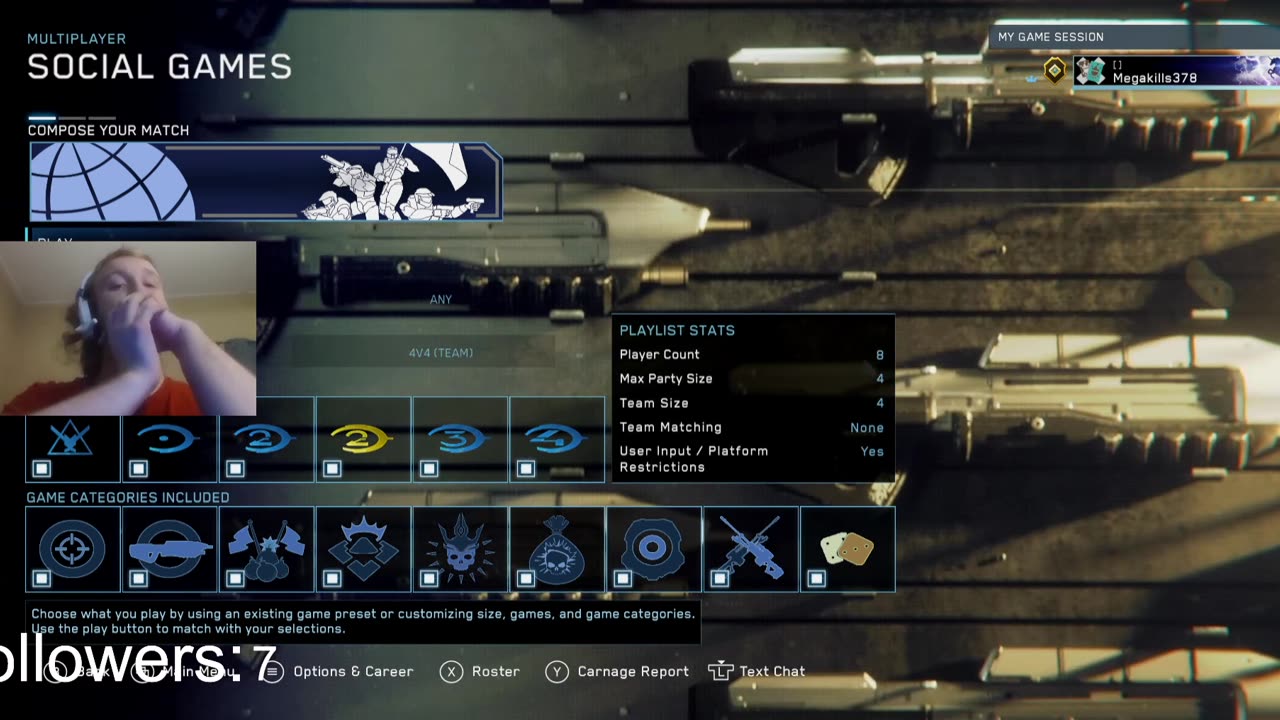
Task: Include the flags and bomb category
Action: 265,549
